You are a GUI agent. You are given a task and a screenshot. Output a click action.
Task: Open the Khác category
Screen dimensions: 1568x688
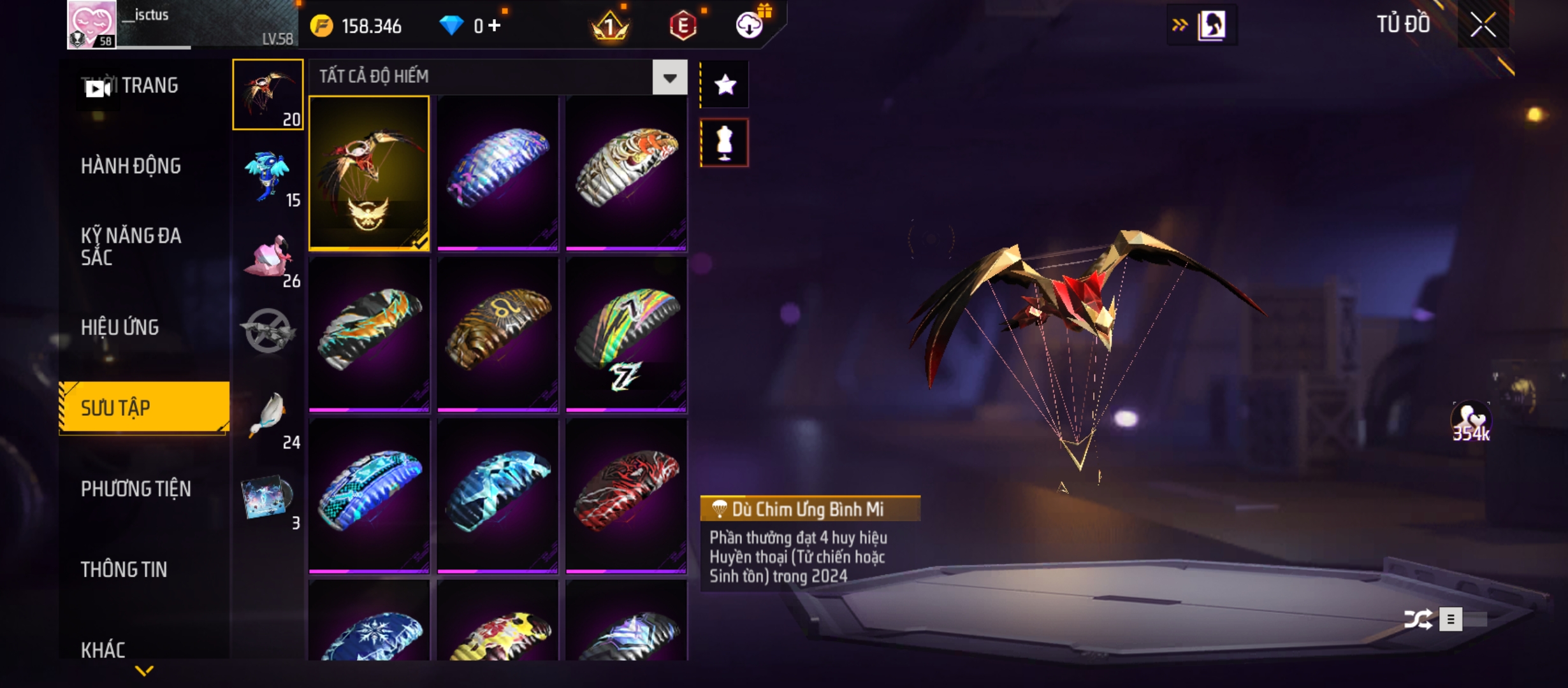103,650
